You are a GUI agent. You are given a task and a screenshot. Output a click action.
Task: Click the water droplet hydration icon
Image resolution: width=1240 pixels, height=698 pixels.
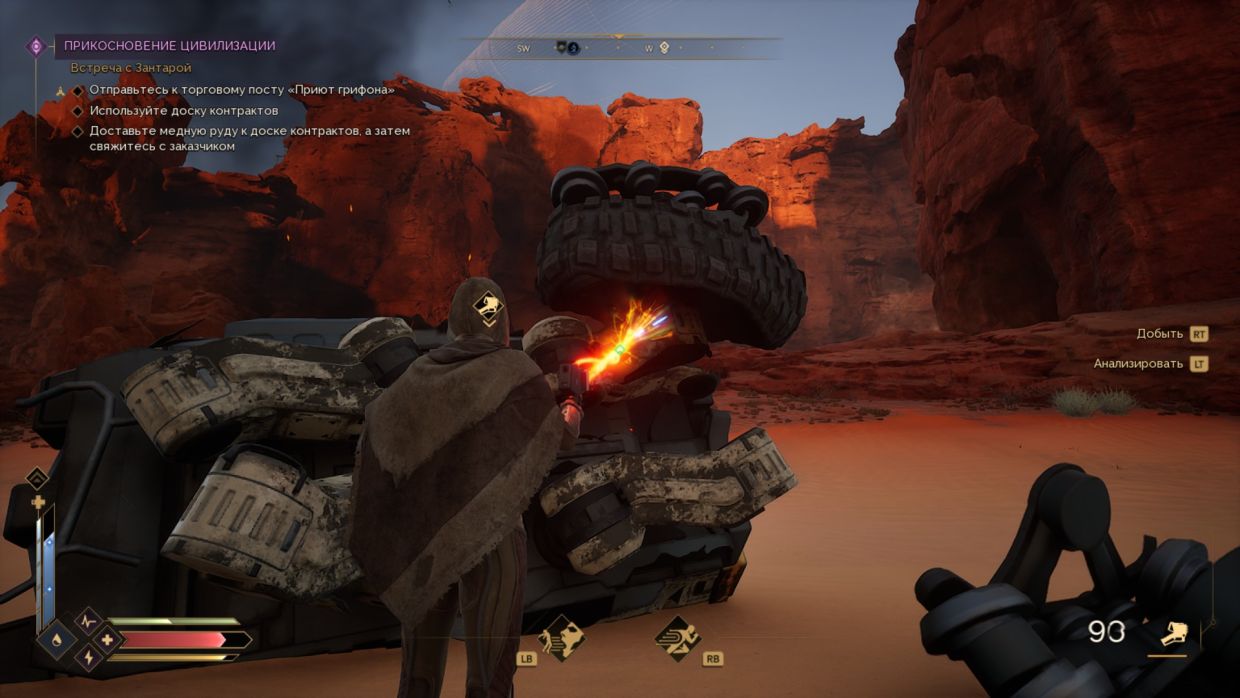pos(56,640)
